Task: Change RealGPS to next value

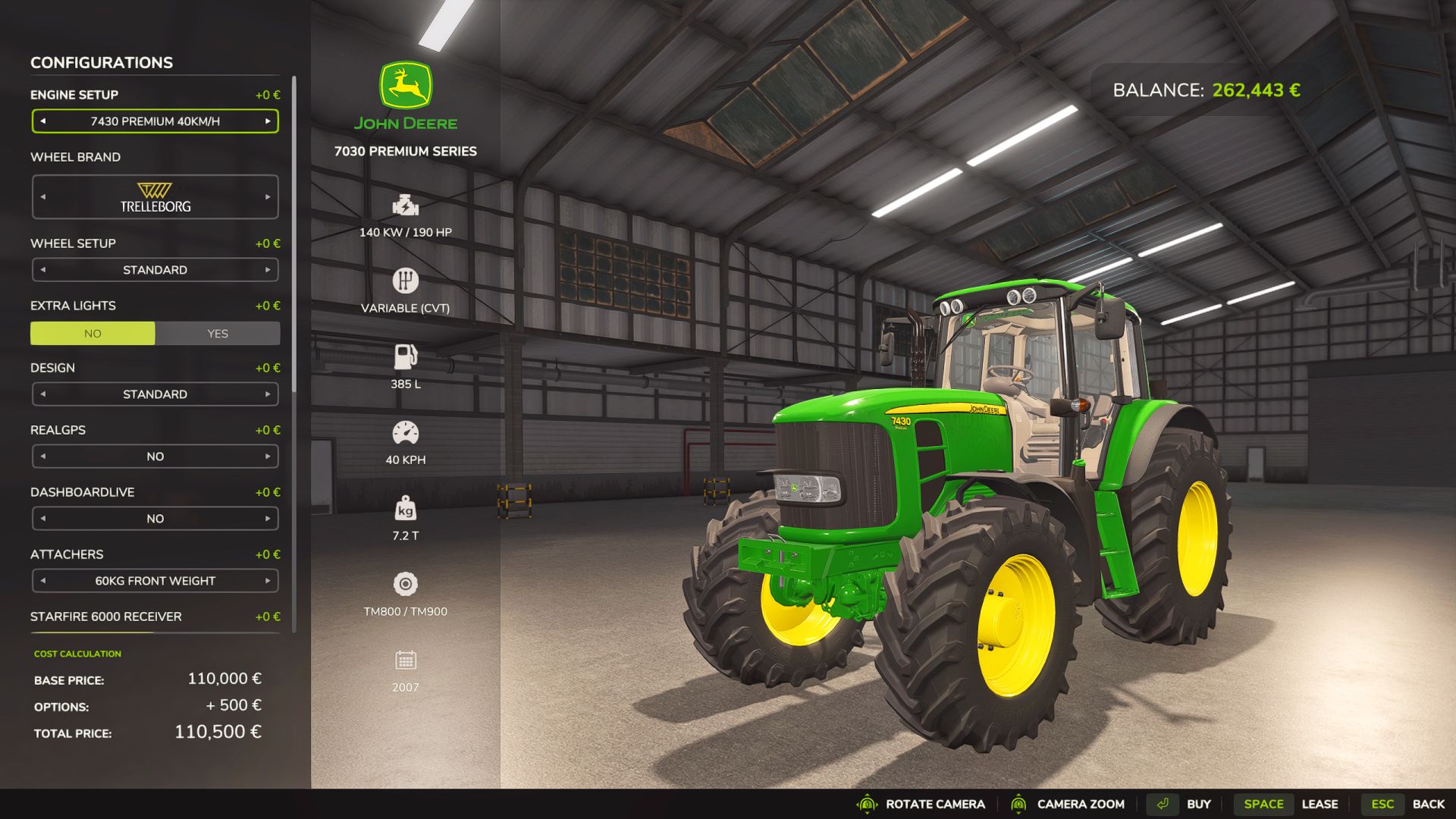Action: (268, 457)
